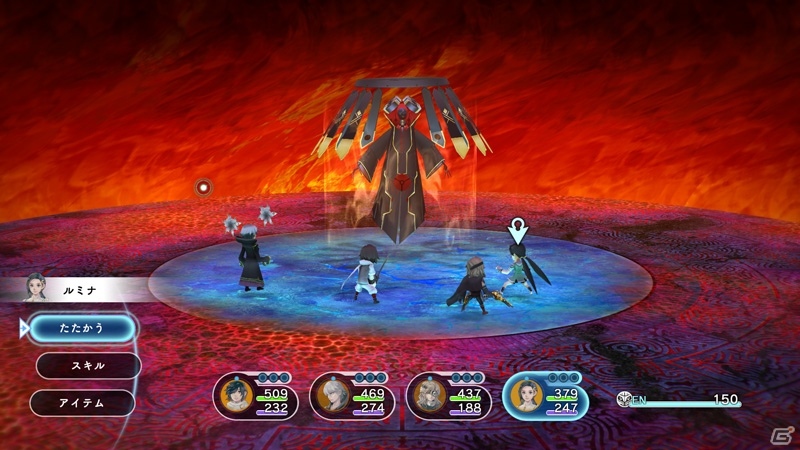
Task: Open the スキル skill menu
Action: point(87,365)
